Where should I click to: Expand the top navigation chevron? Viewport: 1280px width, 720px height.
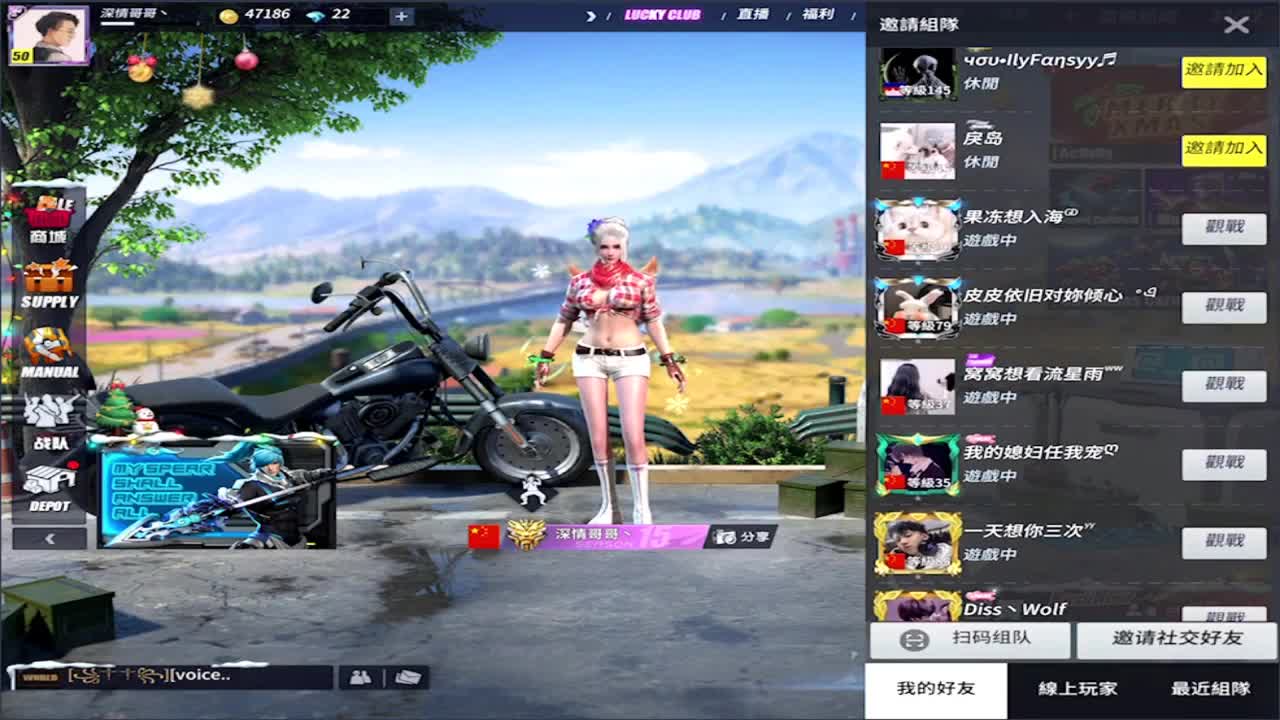coord(592,16)
